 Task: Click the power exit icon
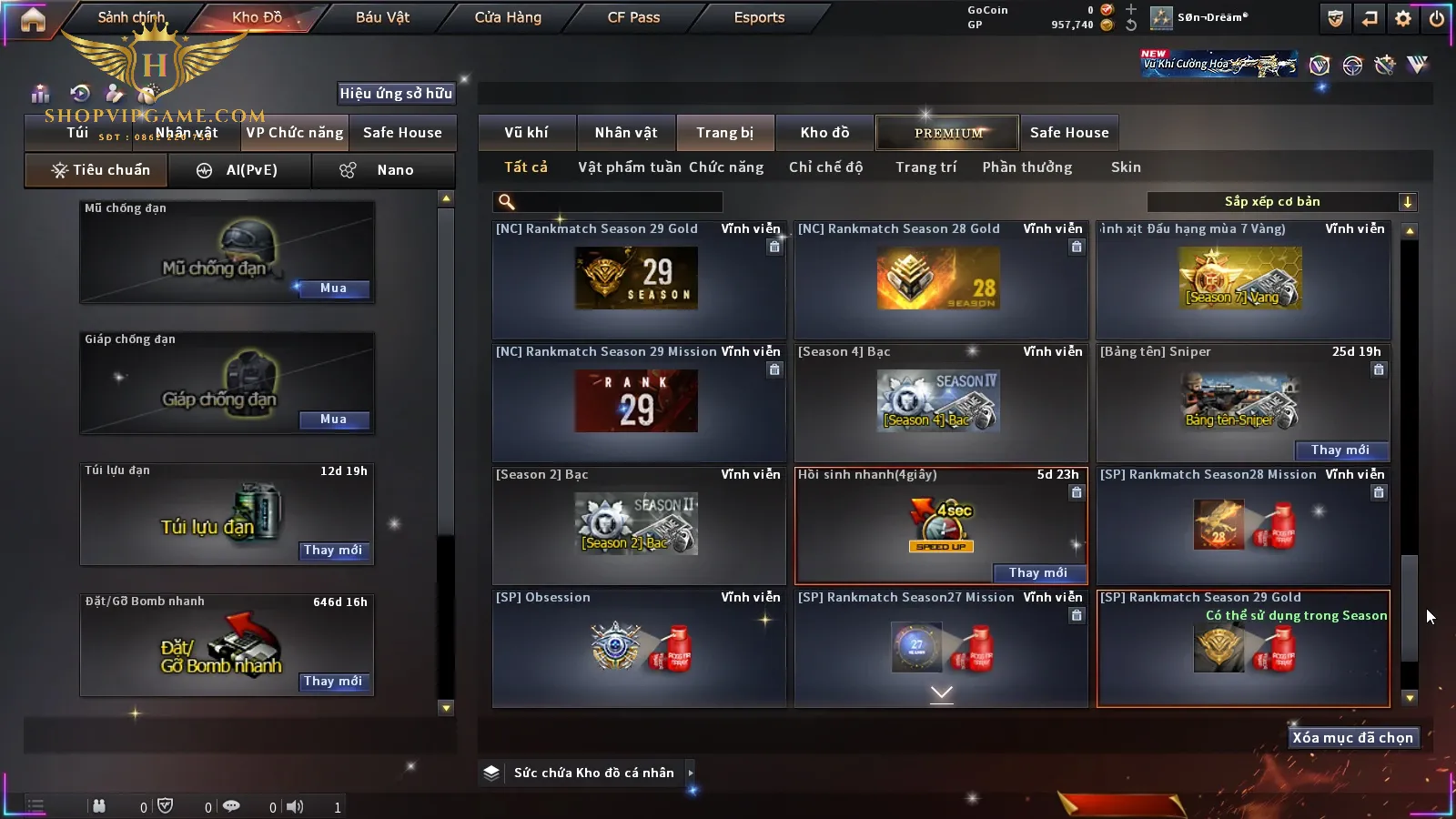click(1437, 18)
